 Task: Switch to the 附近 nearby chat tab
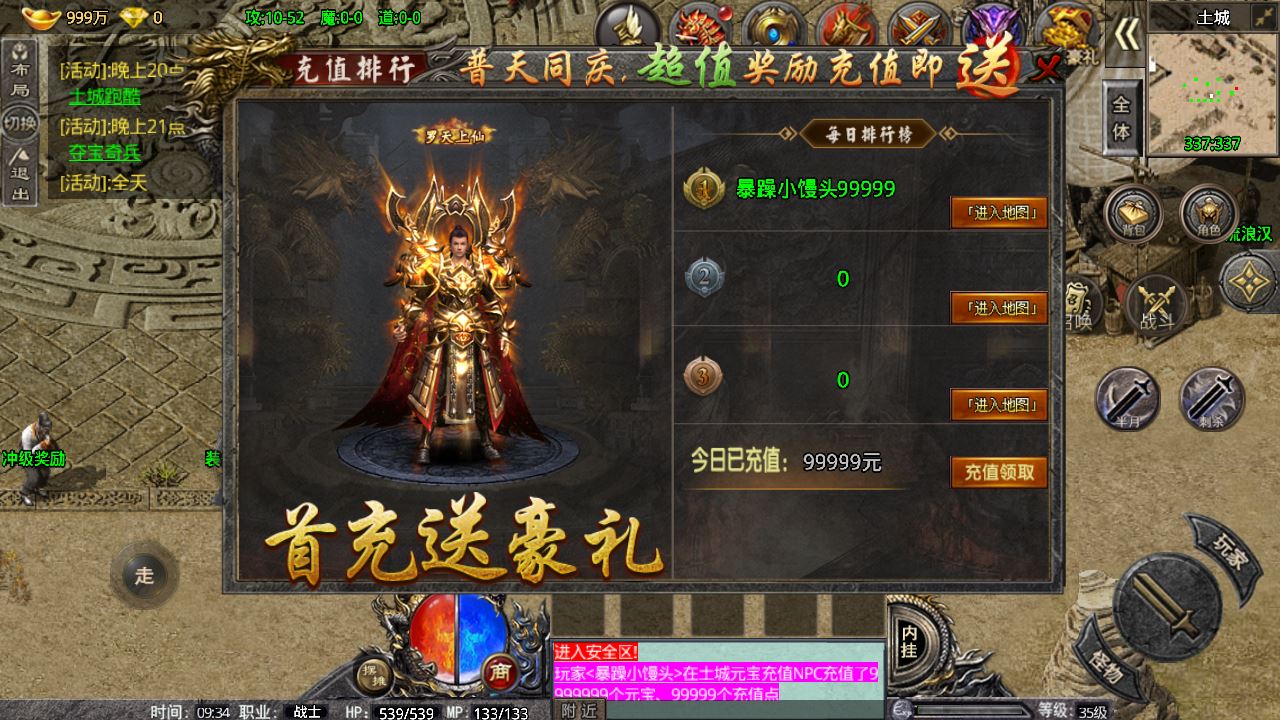click(578, 712)
